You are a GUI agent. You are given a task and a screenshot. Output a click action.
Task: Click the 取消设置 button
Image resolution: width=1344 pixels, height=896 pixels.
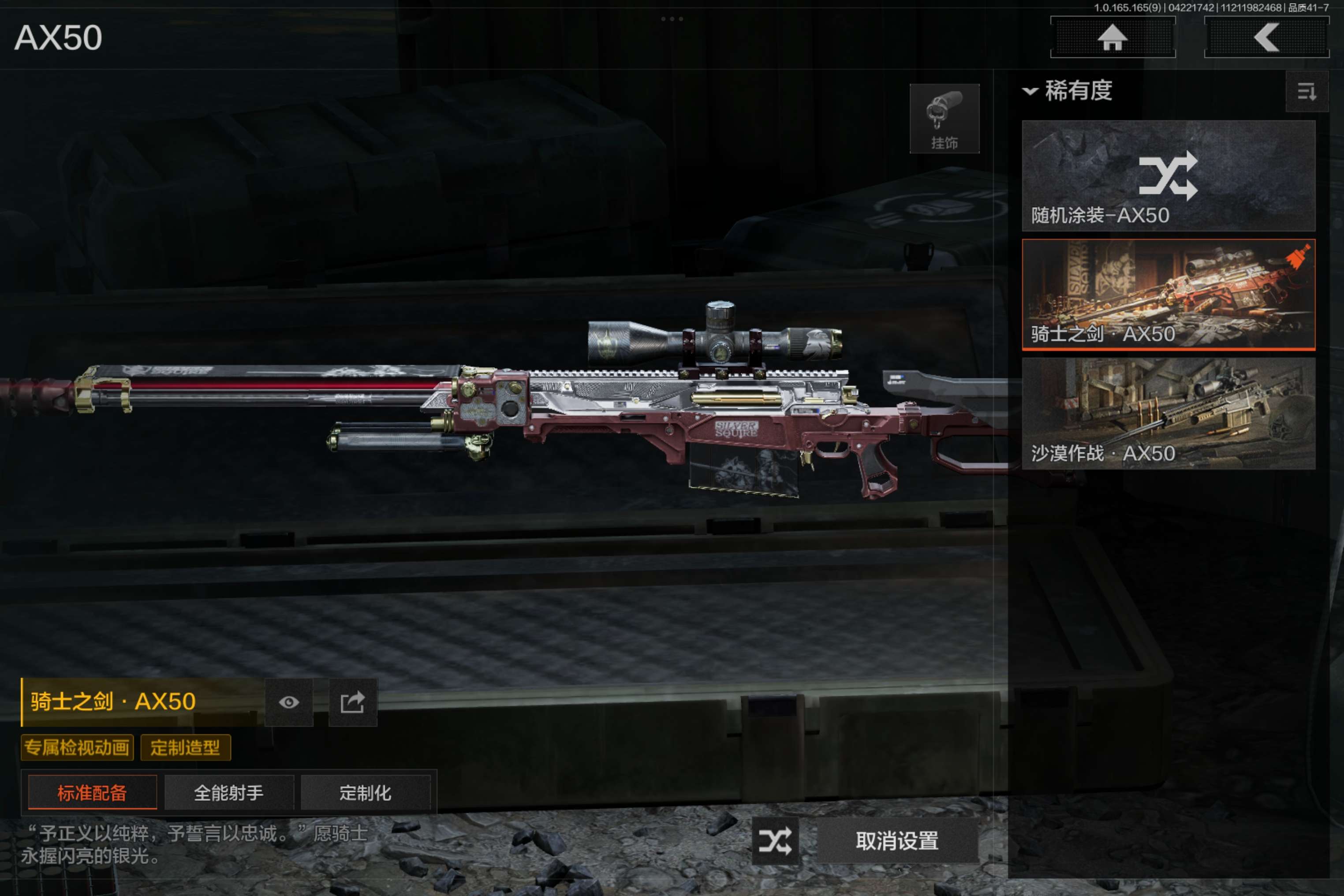[896, 840]
